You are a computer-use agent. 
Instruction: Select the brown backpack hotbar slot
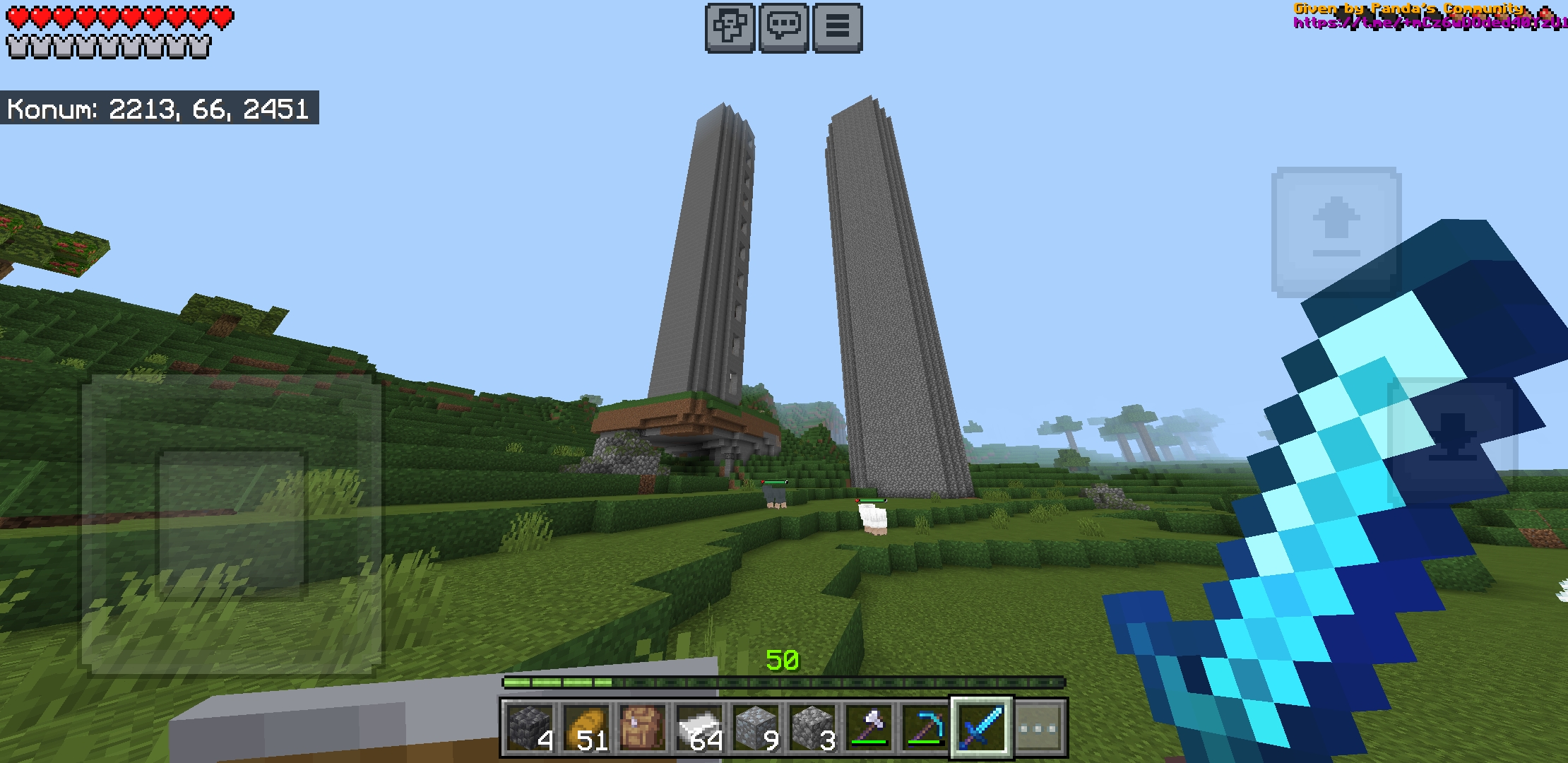click(643, 728)
